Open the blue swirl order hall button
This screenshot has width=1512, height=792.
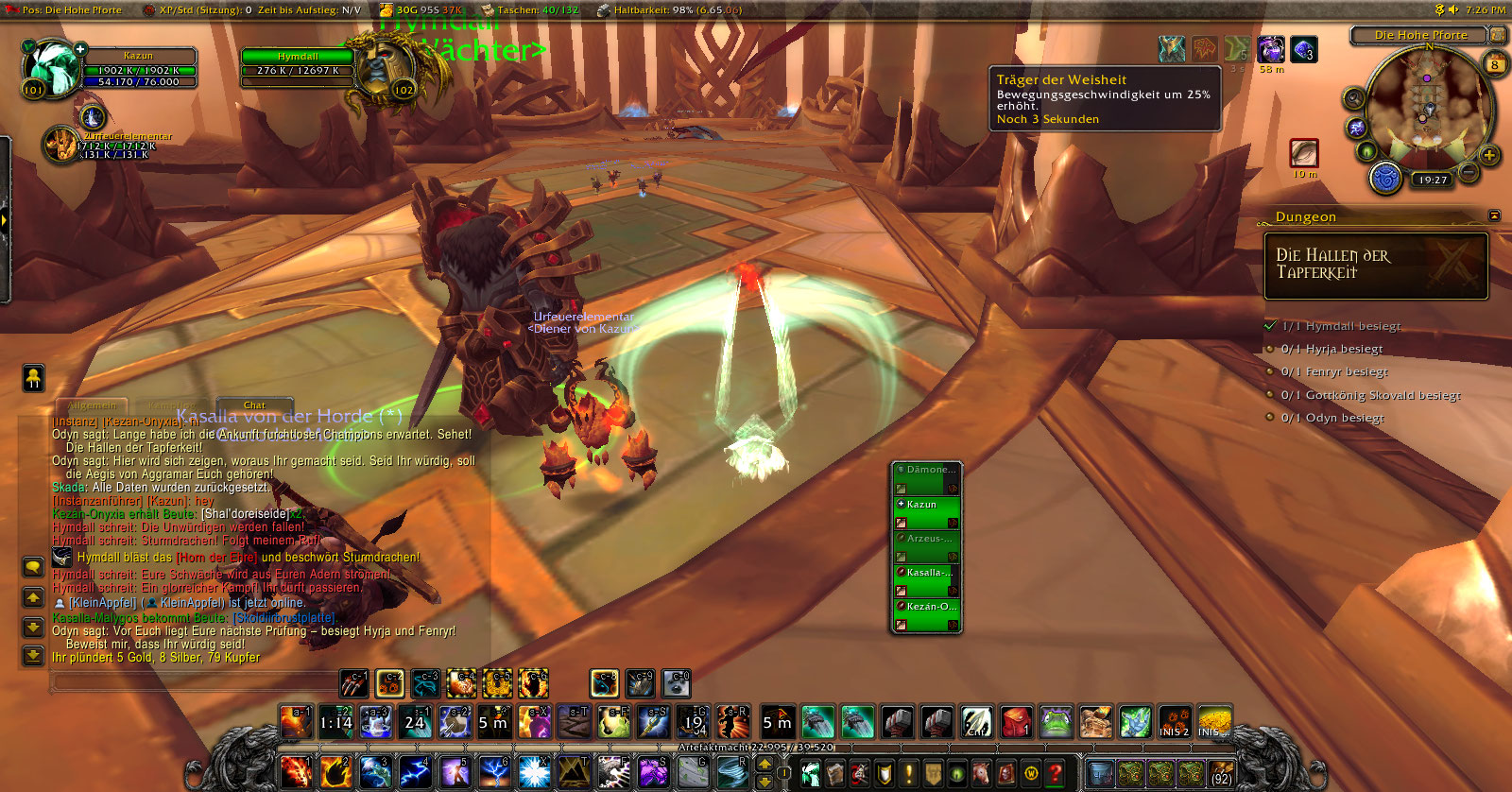pyautogui.click(x=1385, y=178)
